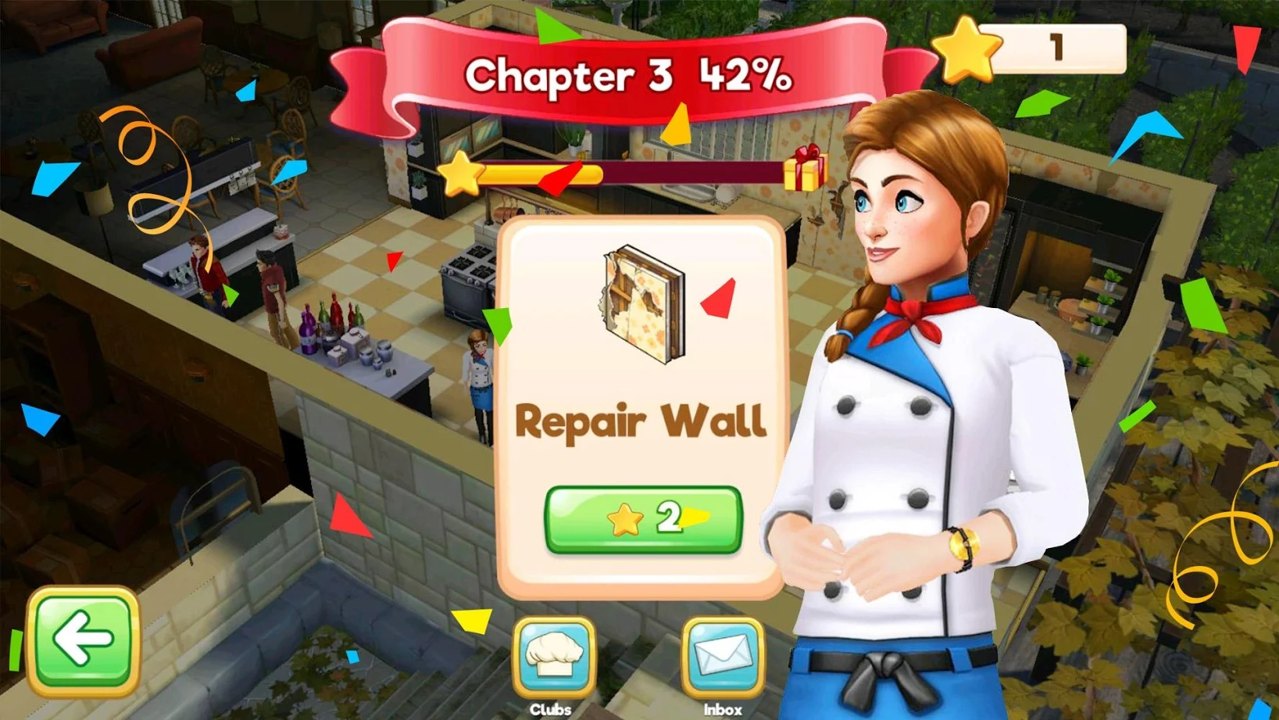Viewport: 1279px width, 720px height.
Task: Open the Inbox envelope button
Action: [x=722, y=657]
